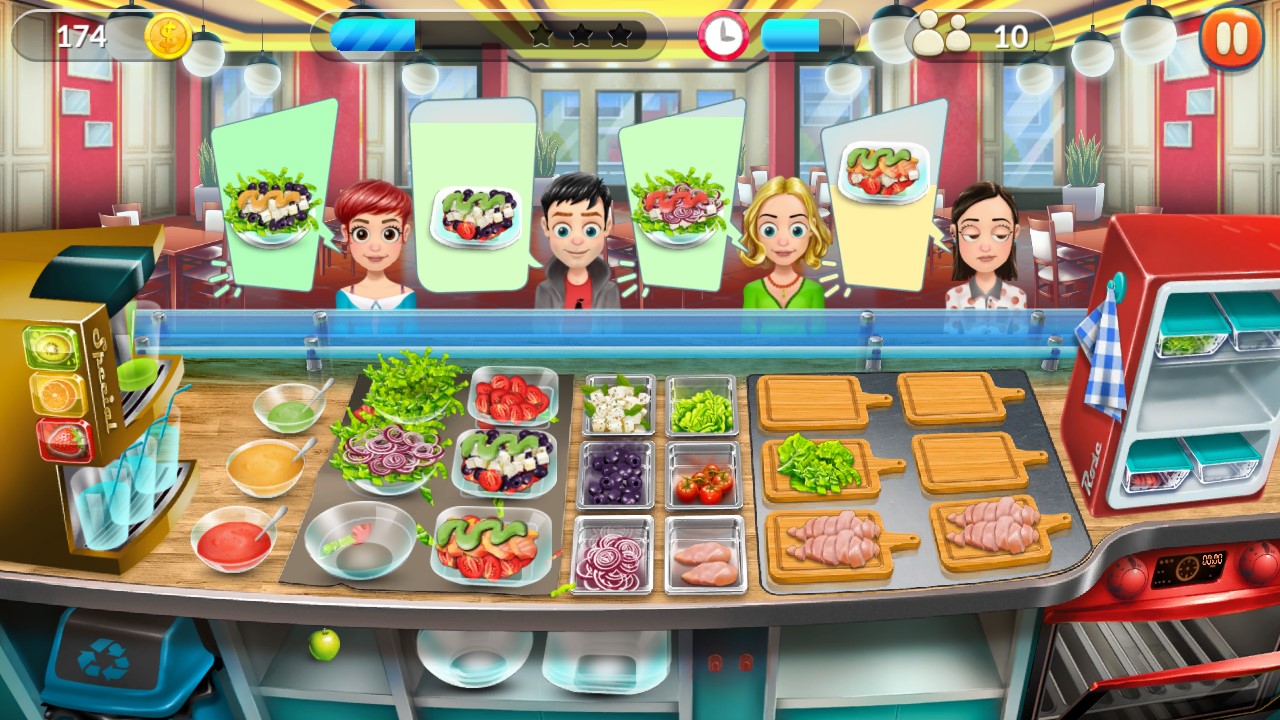Click the blue level progress bar
Viewport: 1280px width, 720px height.
373,33
